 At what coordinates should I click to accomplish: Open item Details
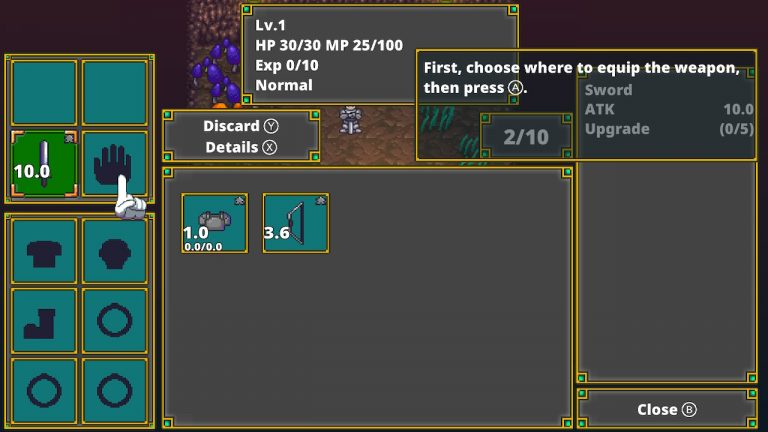pyautogui.click(x=241, y=147)
